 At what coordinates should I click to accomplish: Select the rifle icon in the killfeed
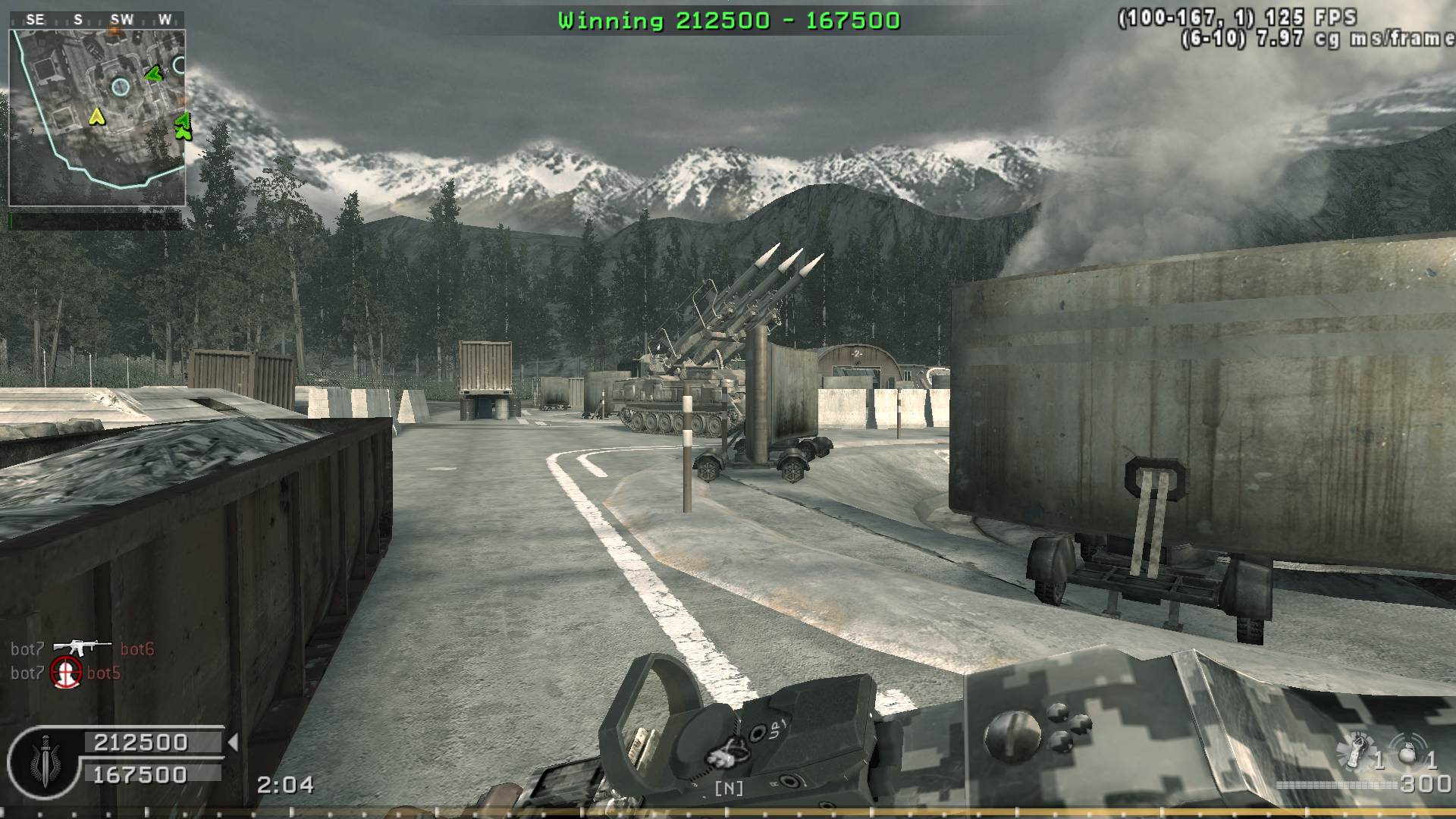coord(82,648)
